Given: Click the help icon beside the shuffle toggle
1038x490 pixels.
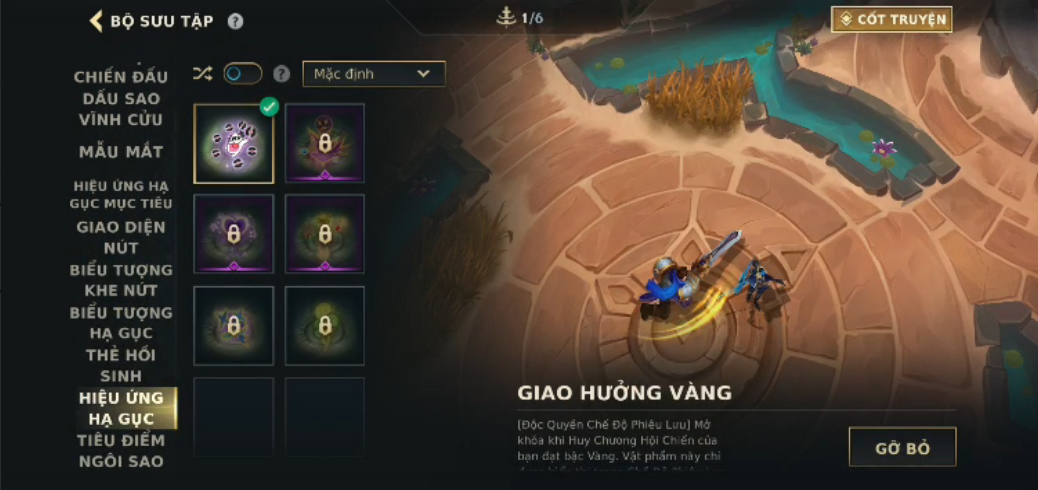Looking at the screenshot, I should (282, 74).
